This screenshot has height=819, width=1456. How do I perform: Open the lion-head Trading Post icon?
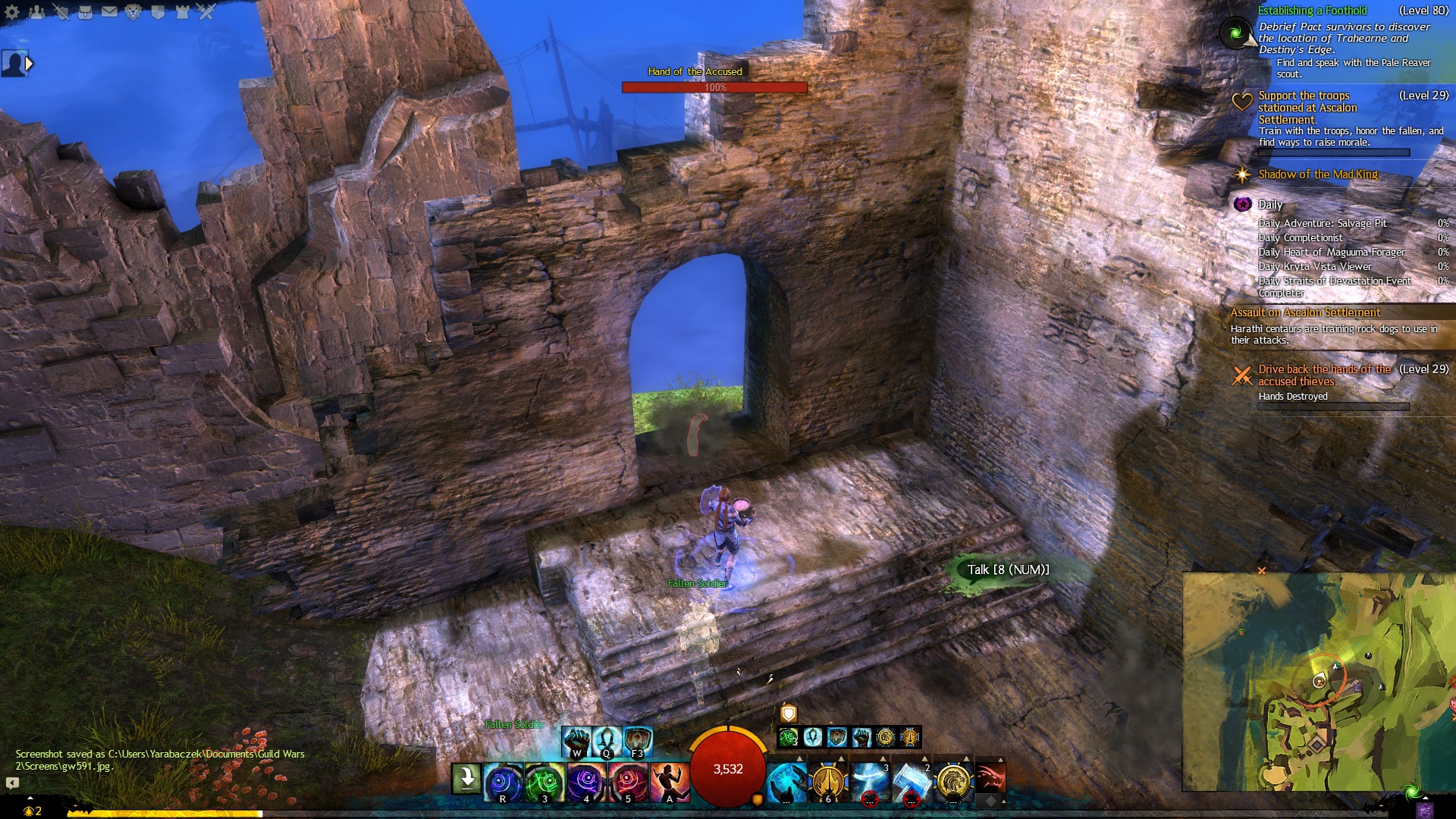133,11
